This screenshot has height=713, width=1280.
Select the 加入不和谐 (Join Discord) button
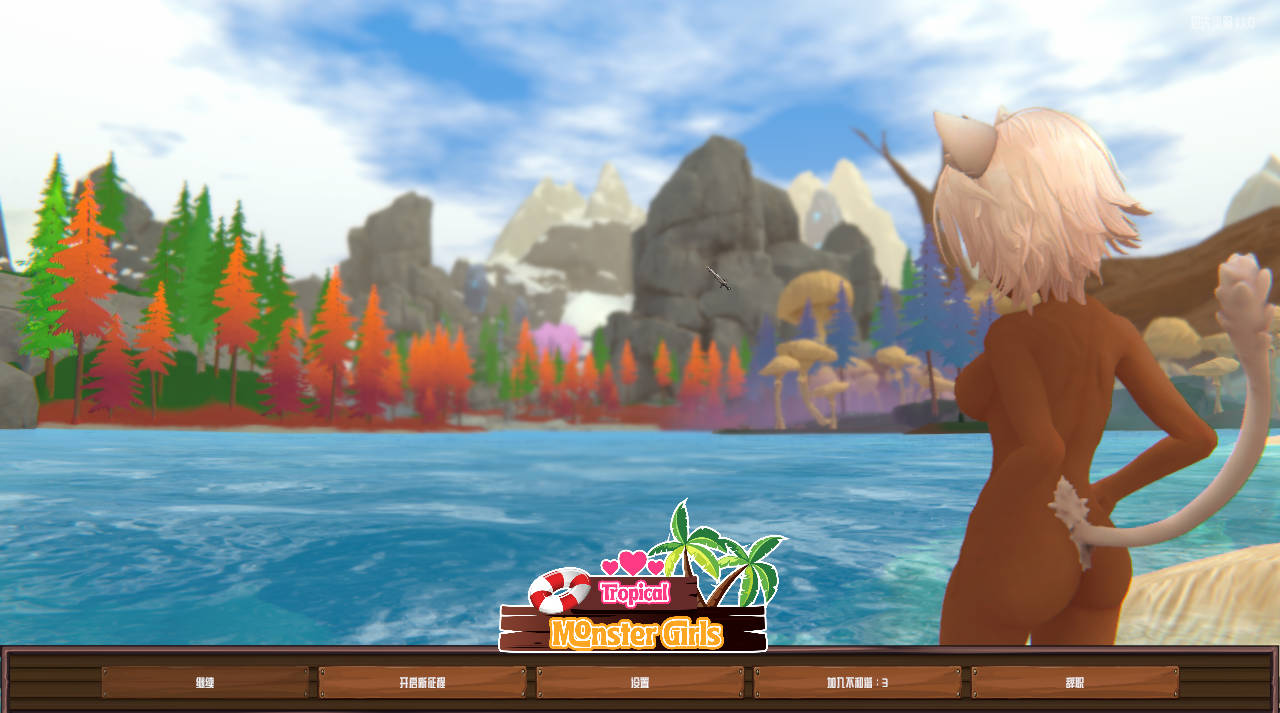pos(857,683)
